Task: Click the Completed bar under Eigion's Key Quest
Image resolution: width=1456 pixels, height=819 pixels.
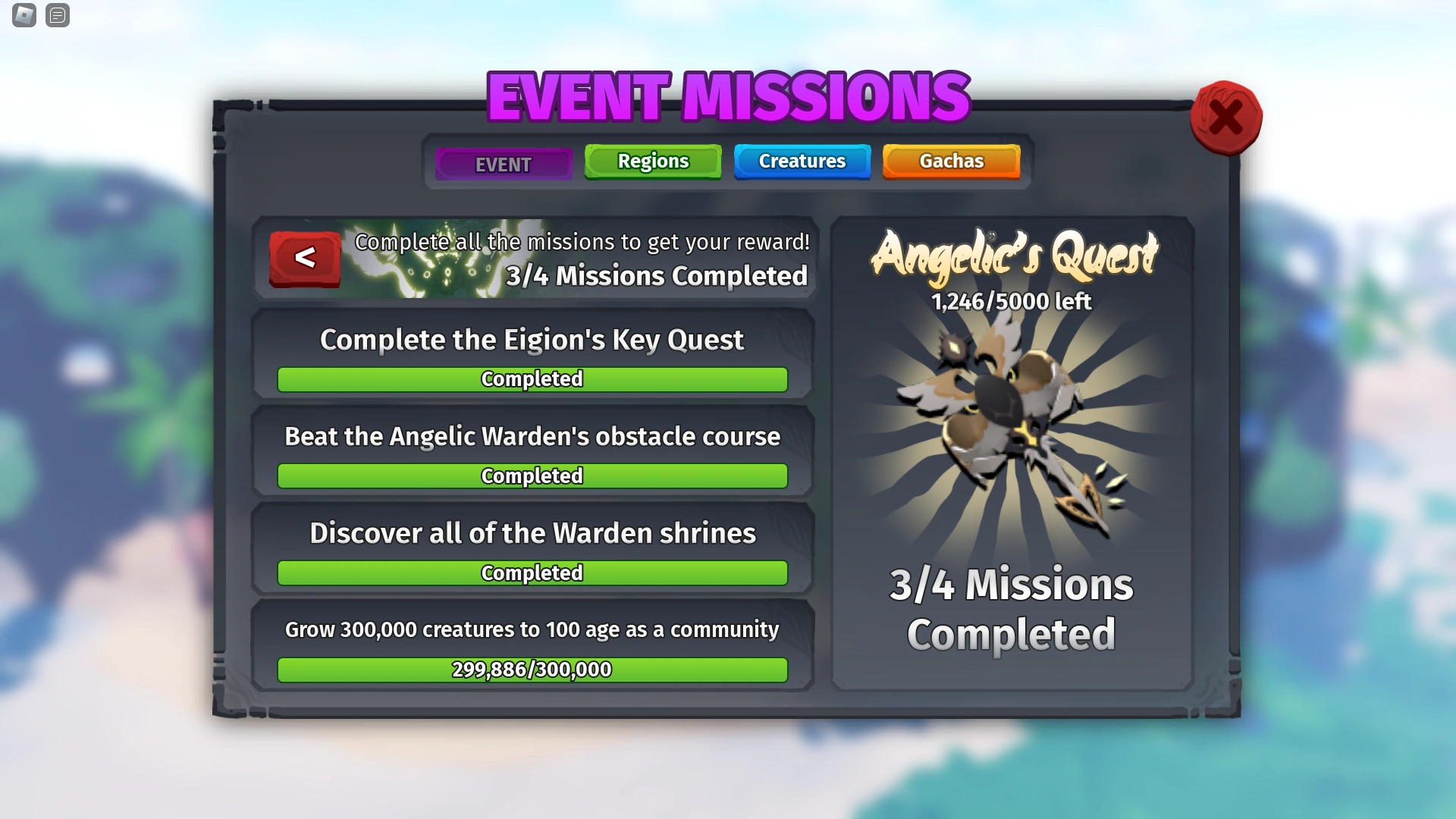Action: [x=532, y=379]
